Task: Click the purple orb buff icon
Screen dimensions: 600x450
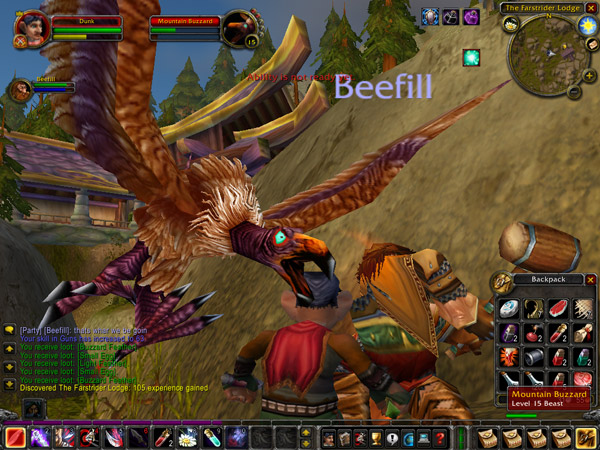Action: pyautogui.click(x=471, y=17)
